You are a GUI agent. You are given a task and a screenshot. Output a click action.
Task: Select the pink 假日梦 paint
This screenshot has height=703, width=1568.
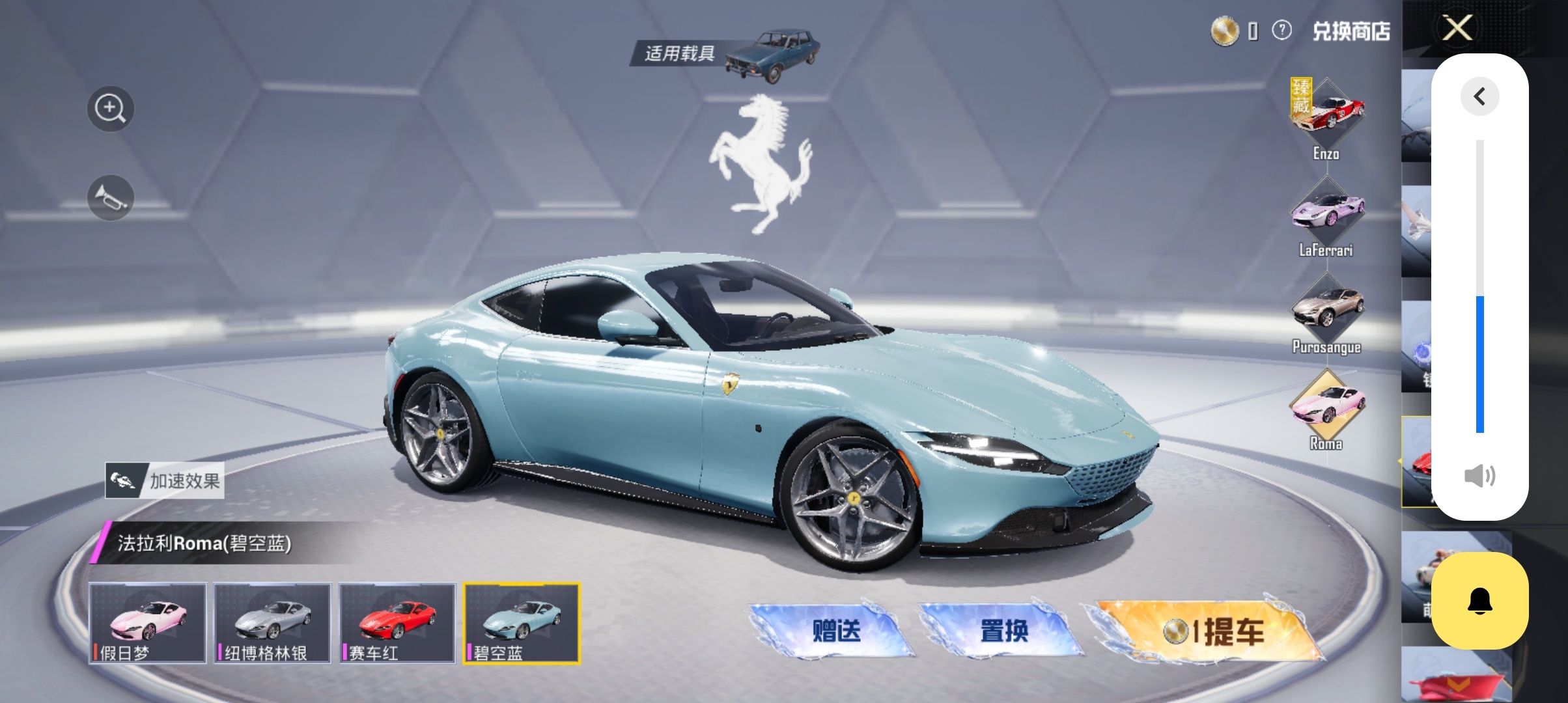[x=148, y=623]
